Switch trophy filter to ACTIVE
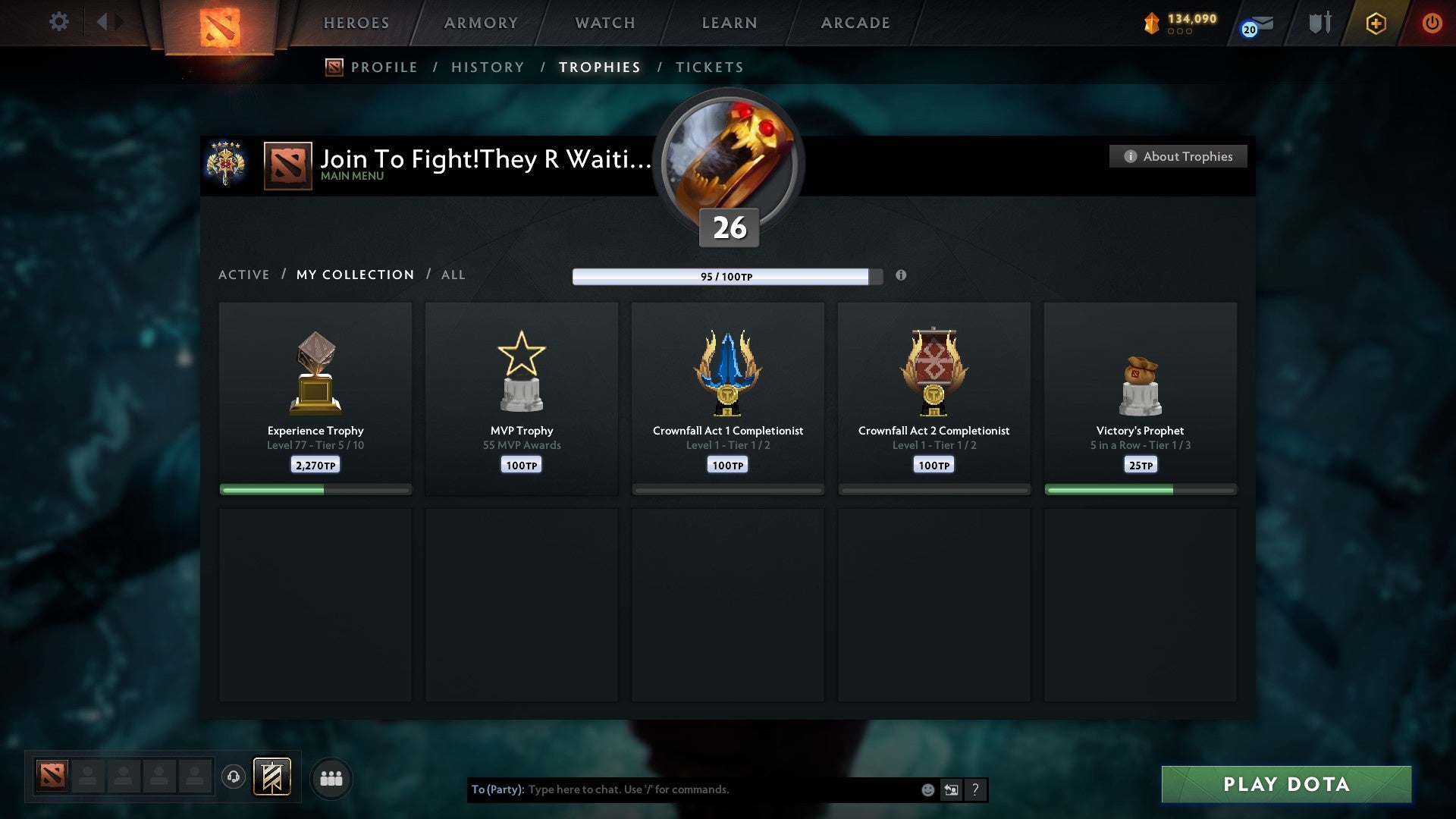The height and width of the screenshot is (819, 1456). point(244,275)
